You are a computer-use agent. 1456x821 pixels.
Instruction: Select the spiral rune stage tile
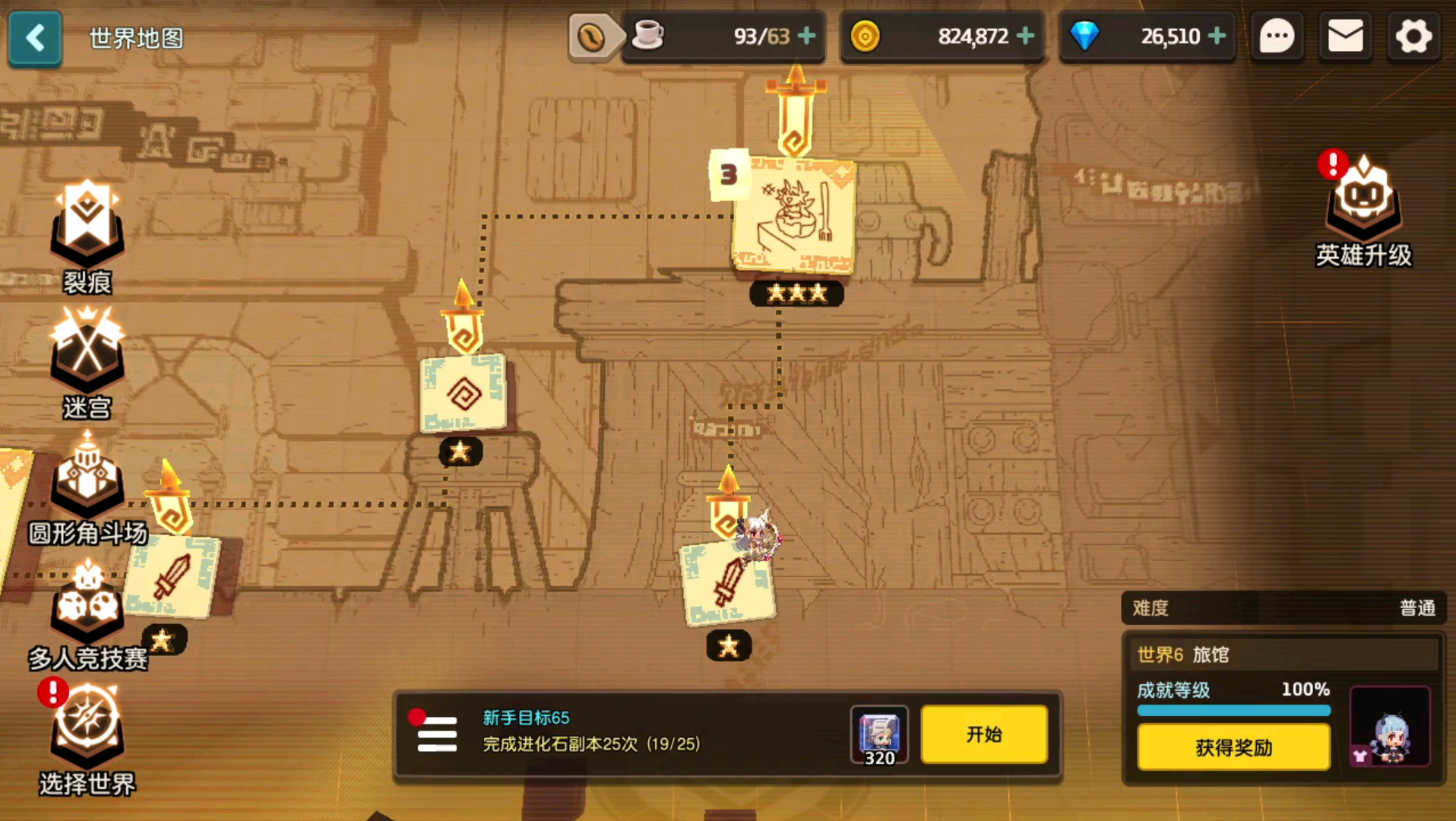click(463, 394)
